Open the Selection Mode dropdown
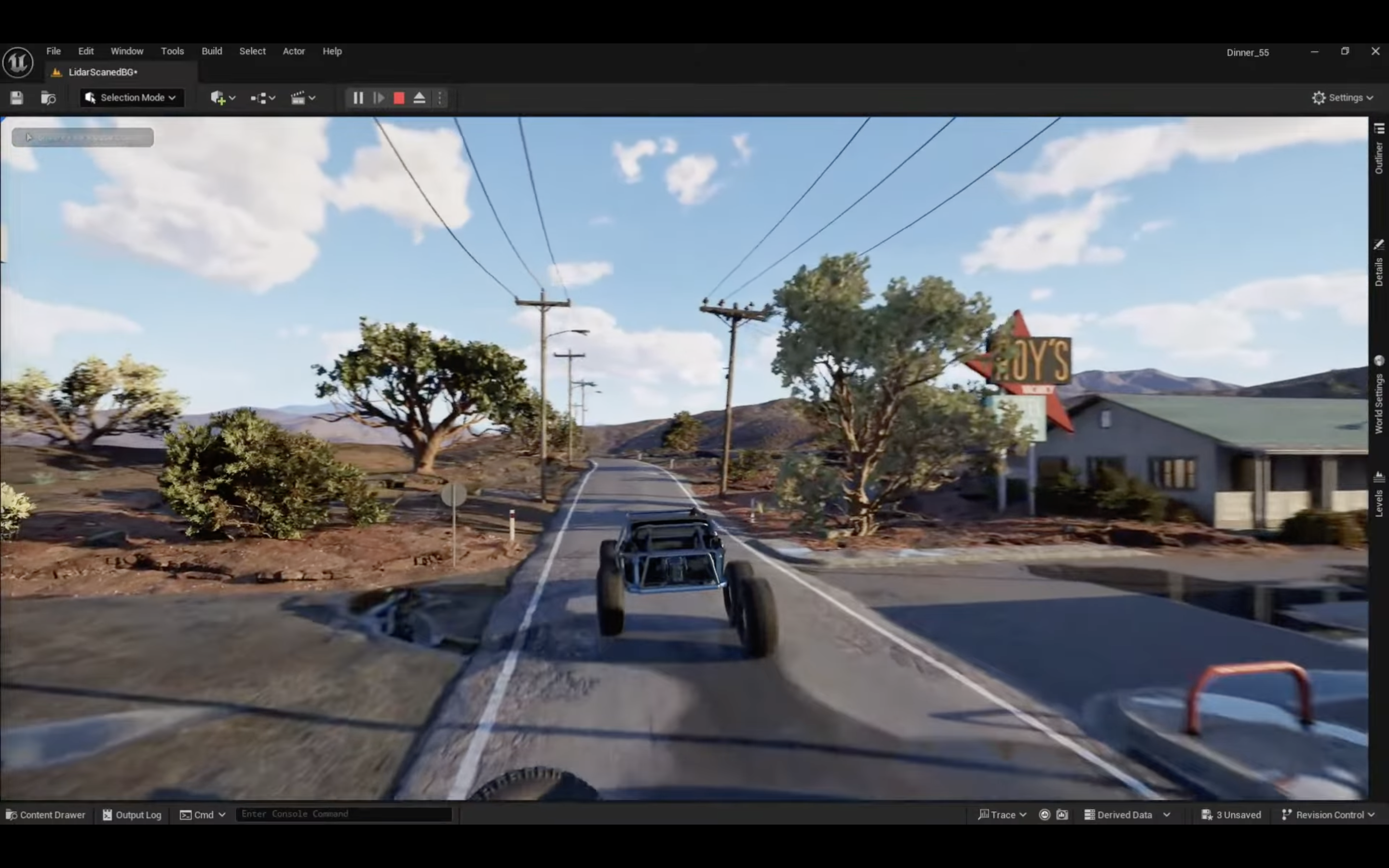1389x868 pixels. tap(132, 97)
